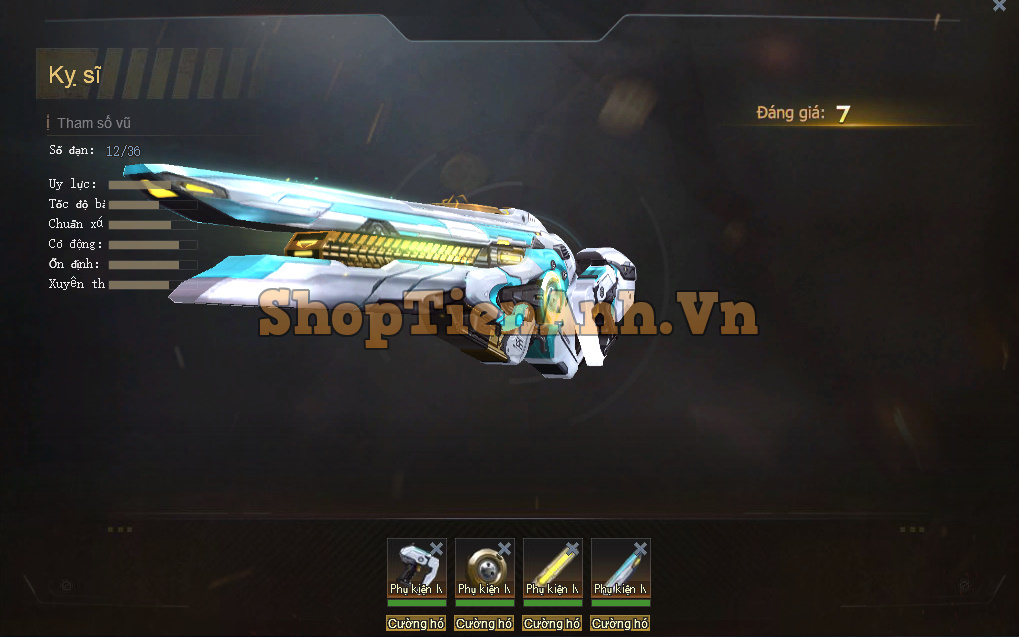Select the yellow glowing blade accessory slot
The height and width of the screenshot is (637, 1019).
pos(550,567)
